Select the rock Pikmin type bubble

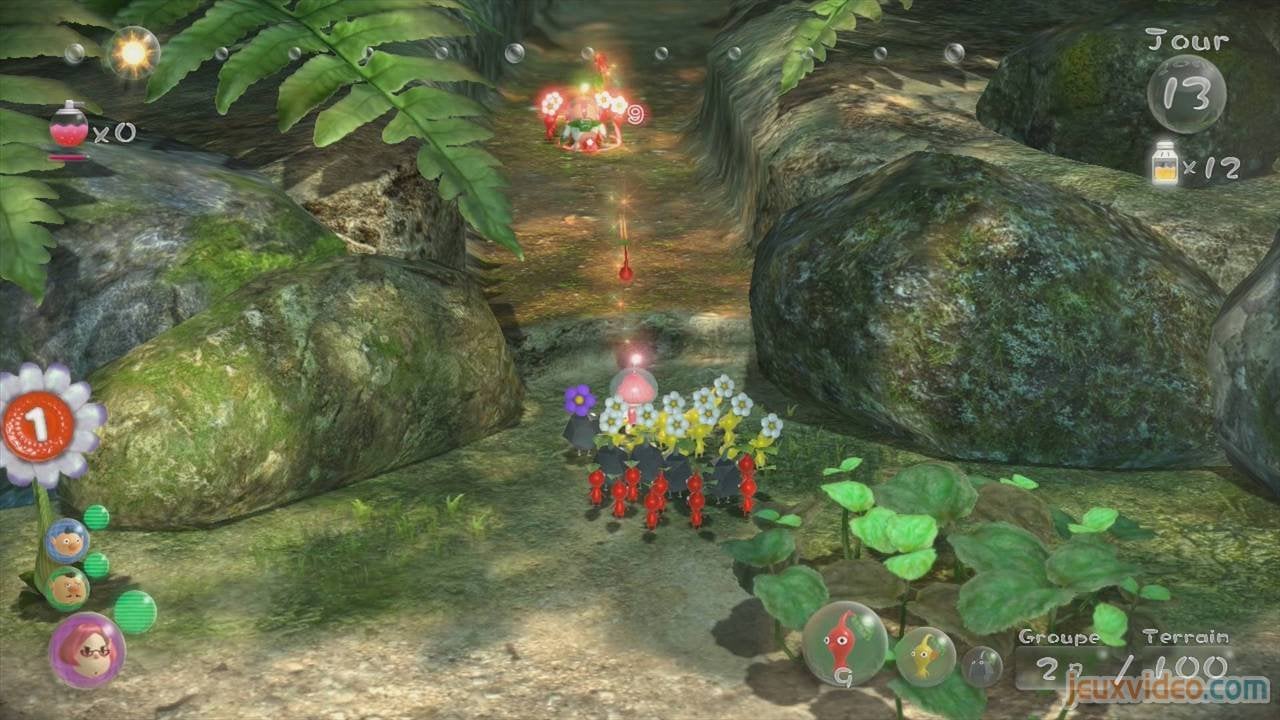(985, 660)
